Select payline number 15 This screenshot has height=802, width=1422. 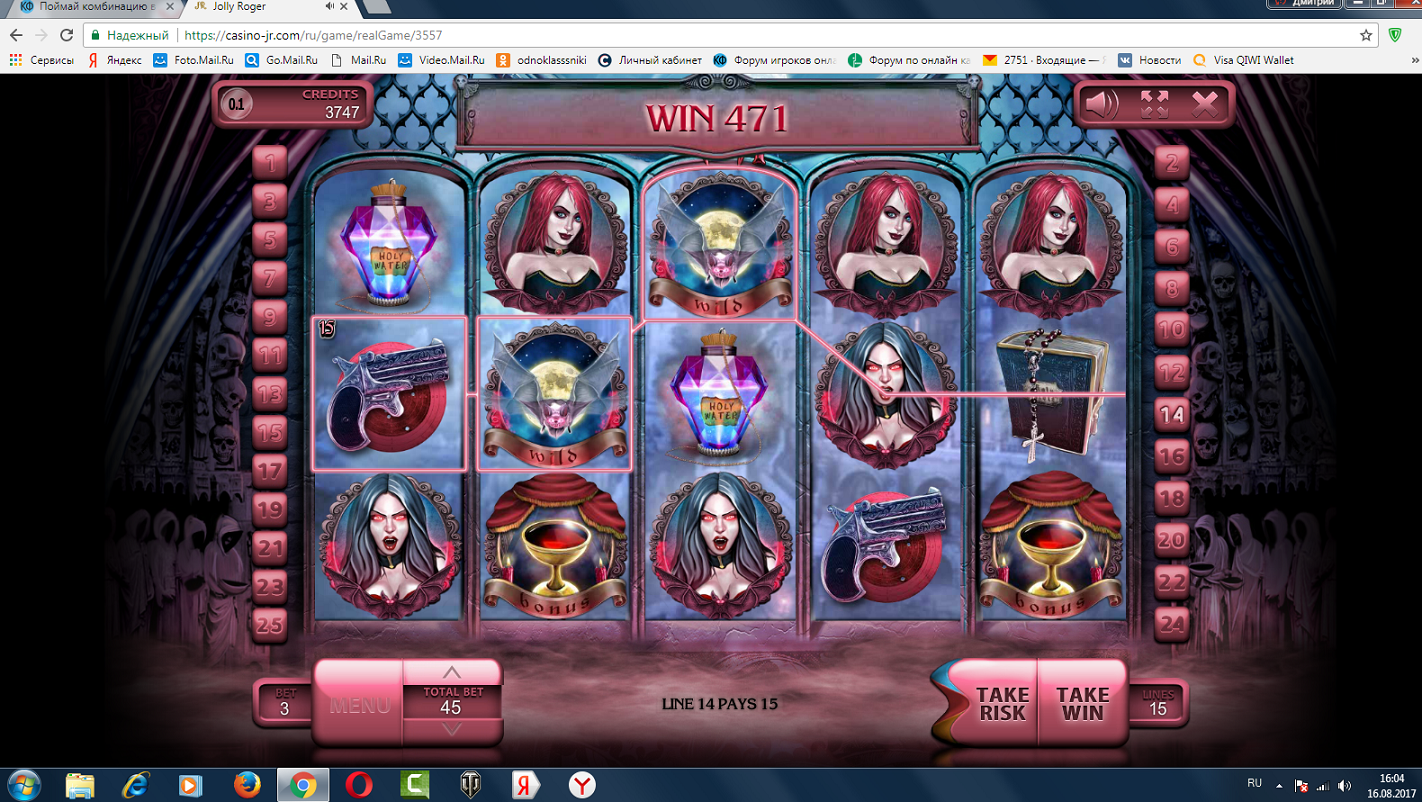pos(270,432)
